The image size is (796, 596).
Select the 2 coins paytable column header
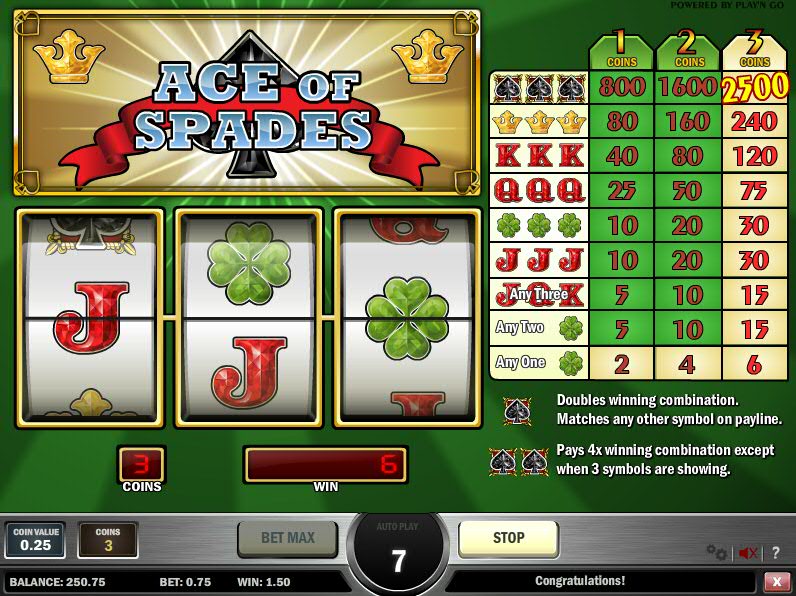[687, 52]
